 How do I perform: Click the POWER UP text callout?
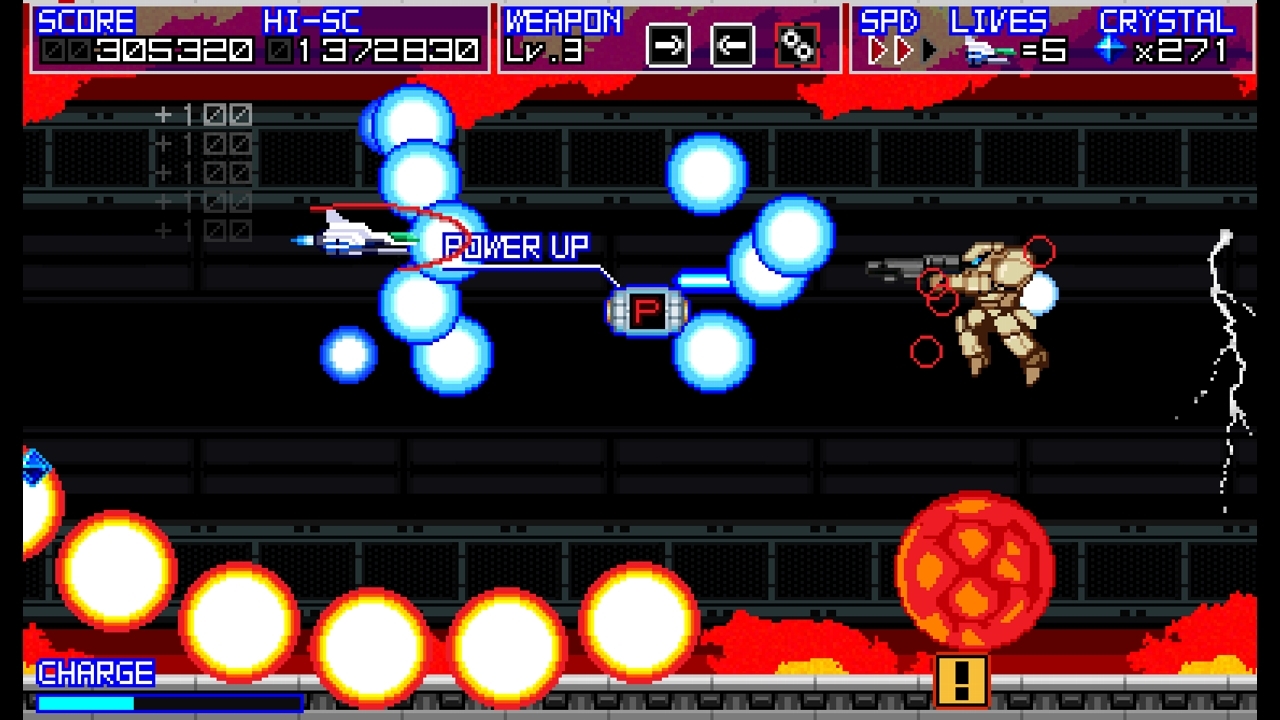click(x=514, y=246)
